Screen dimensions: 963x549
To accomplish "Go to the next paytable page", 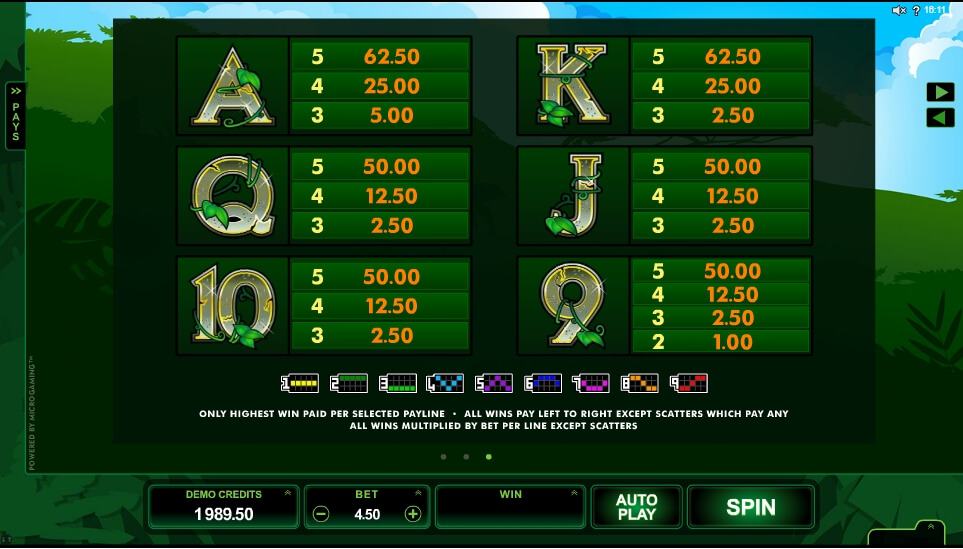I will pos(940,92).
